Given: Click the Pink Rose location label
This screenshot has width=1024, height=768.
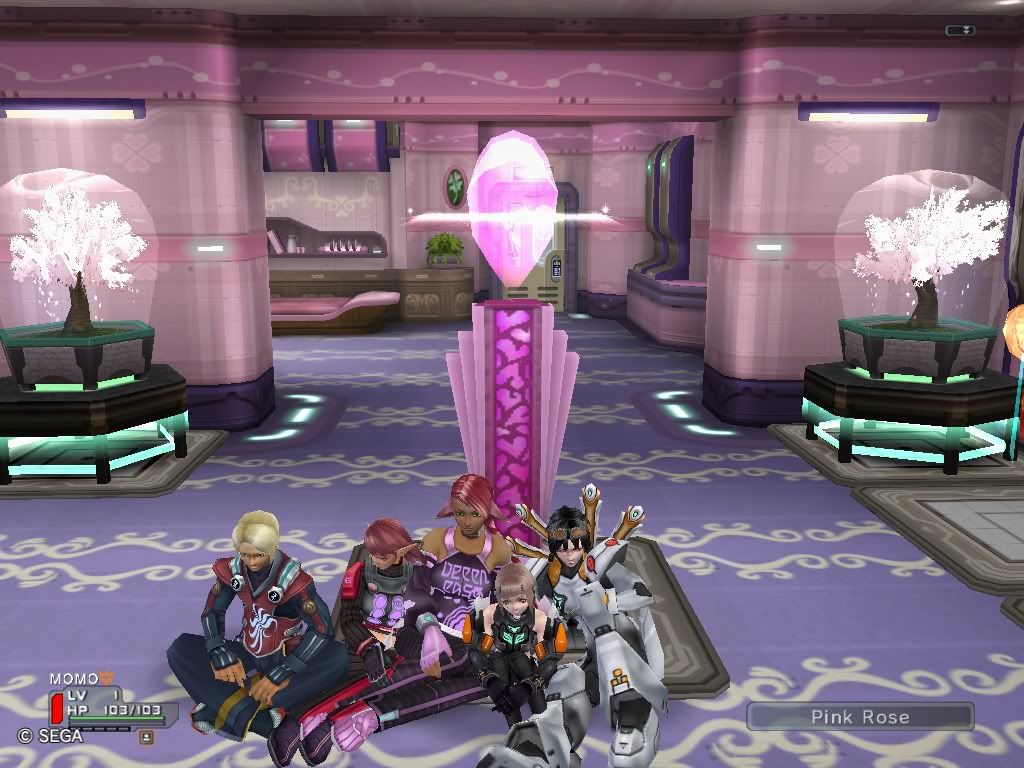Looking at the screenshot, I should 859,716.
